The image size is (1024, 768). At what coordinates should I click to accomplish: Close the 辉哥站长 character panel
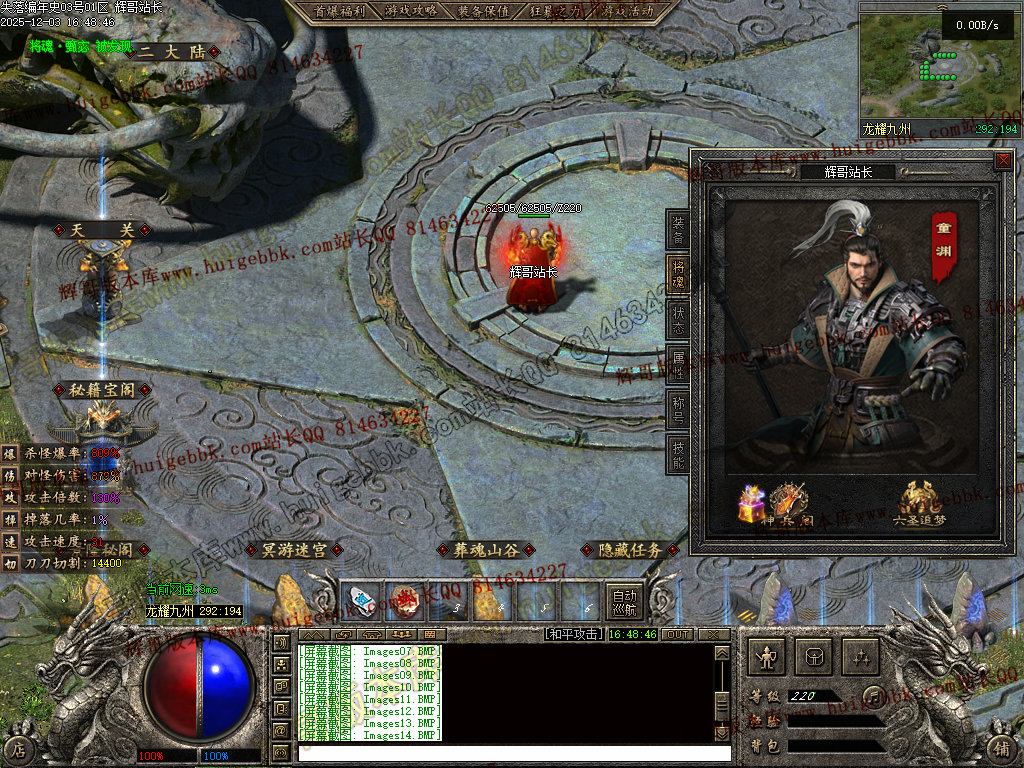1003,160
